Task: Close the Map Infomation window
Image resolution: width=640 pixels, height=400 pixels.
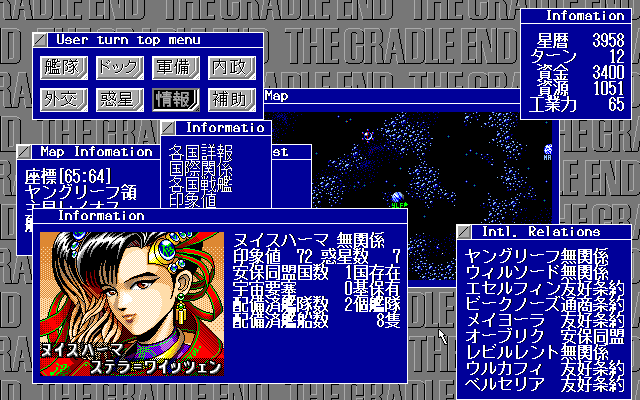Action: [24, 152]
